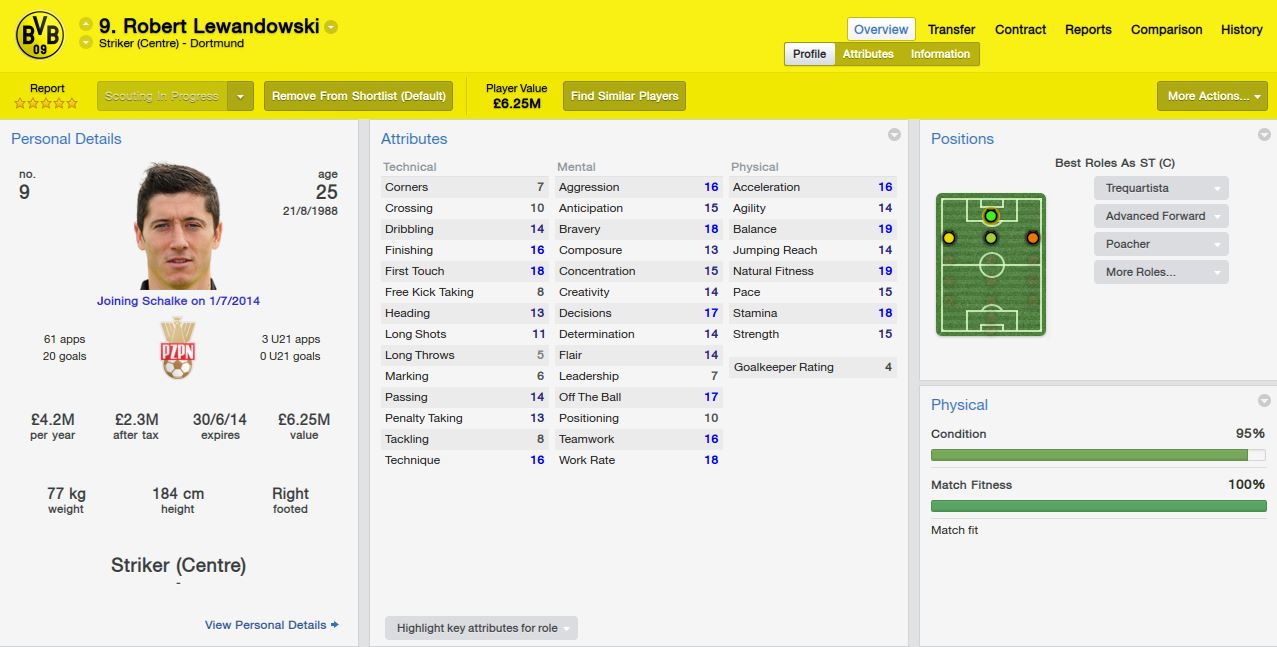
Task: Select the Poacher role dropdown
Action: pos(1160,244)
